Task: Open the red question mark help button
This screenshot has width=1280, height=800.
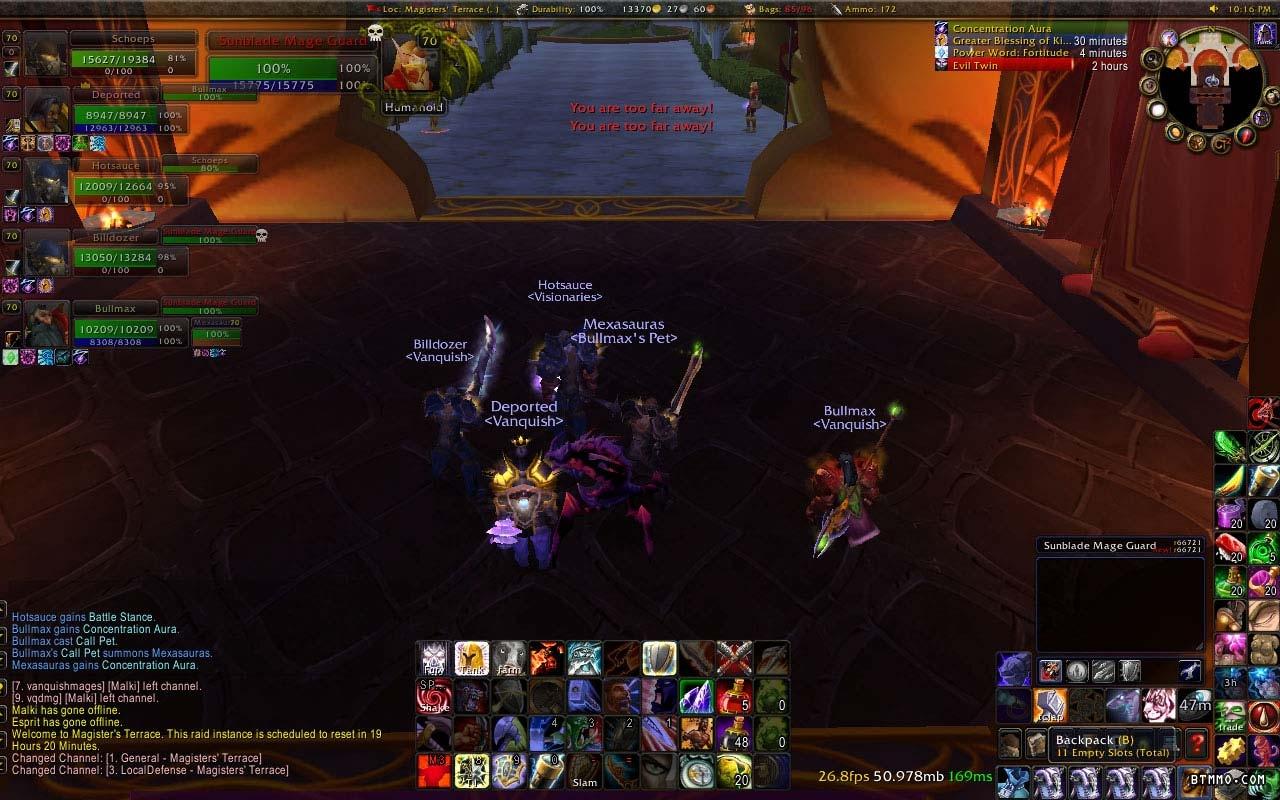Action: click(1196, 743)
